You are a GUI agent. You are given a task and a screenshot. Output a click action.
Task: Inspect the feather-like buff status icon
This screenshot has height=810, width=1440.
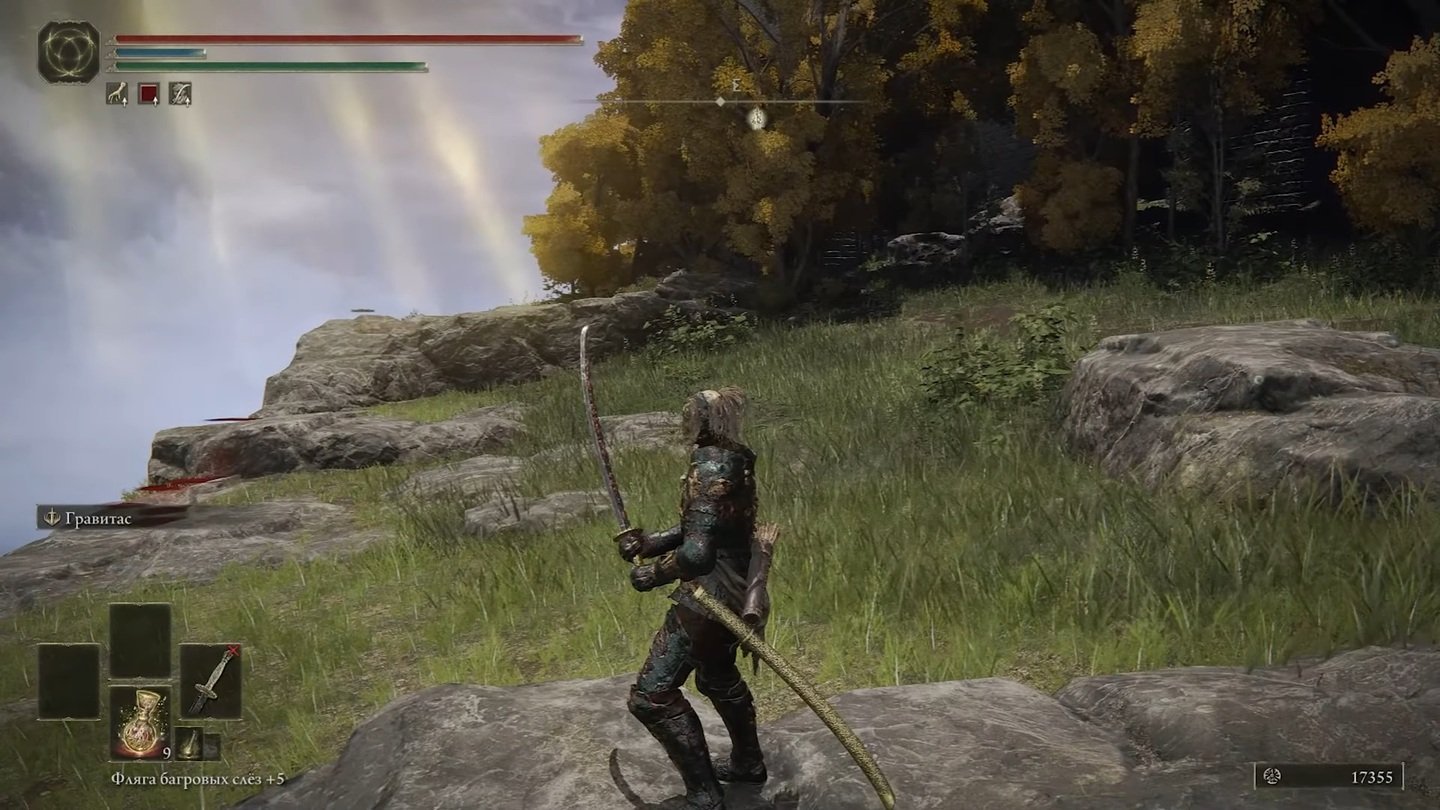pos(180,94)
